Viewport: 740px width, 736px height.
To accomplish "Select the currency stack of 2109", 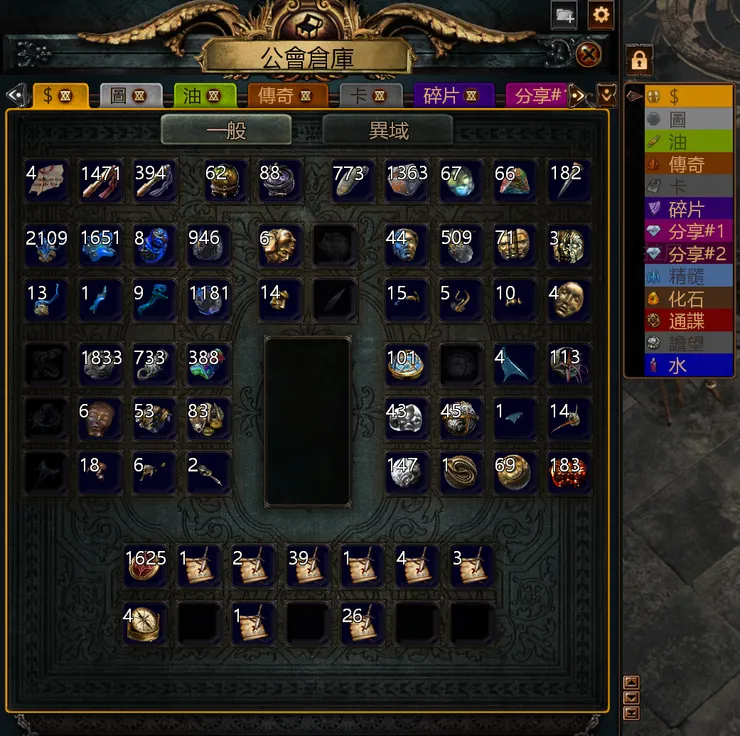I will click(x=46, y=245).
